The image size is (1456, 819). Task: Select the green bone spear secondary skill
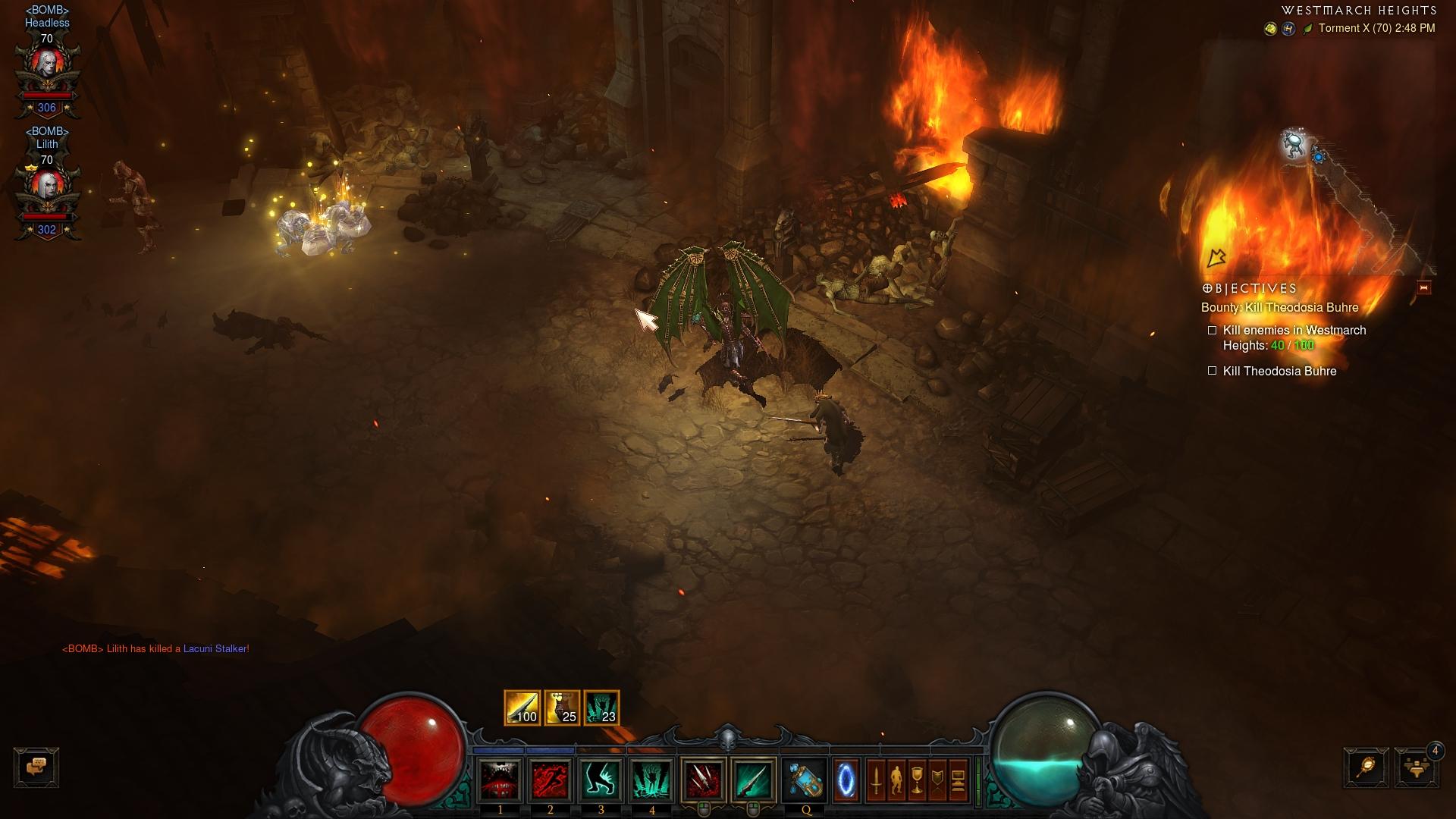754,780
